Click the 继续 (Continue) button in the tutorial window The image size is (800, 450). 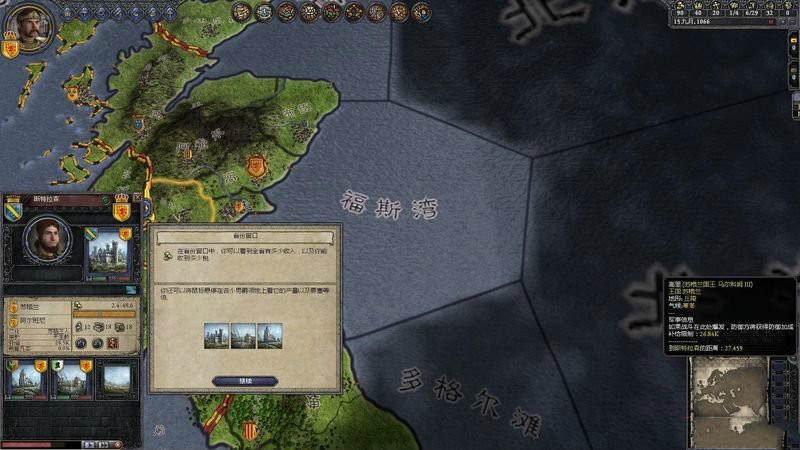click(244, 381)
